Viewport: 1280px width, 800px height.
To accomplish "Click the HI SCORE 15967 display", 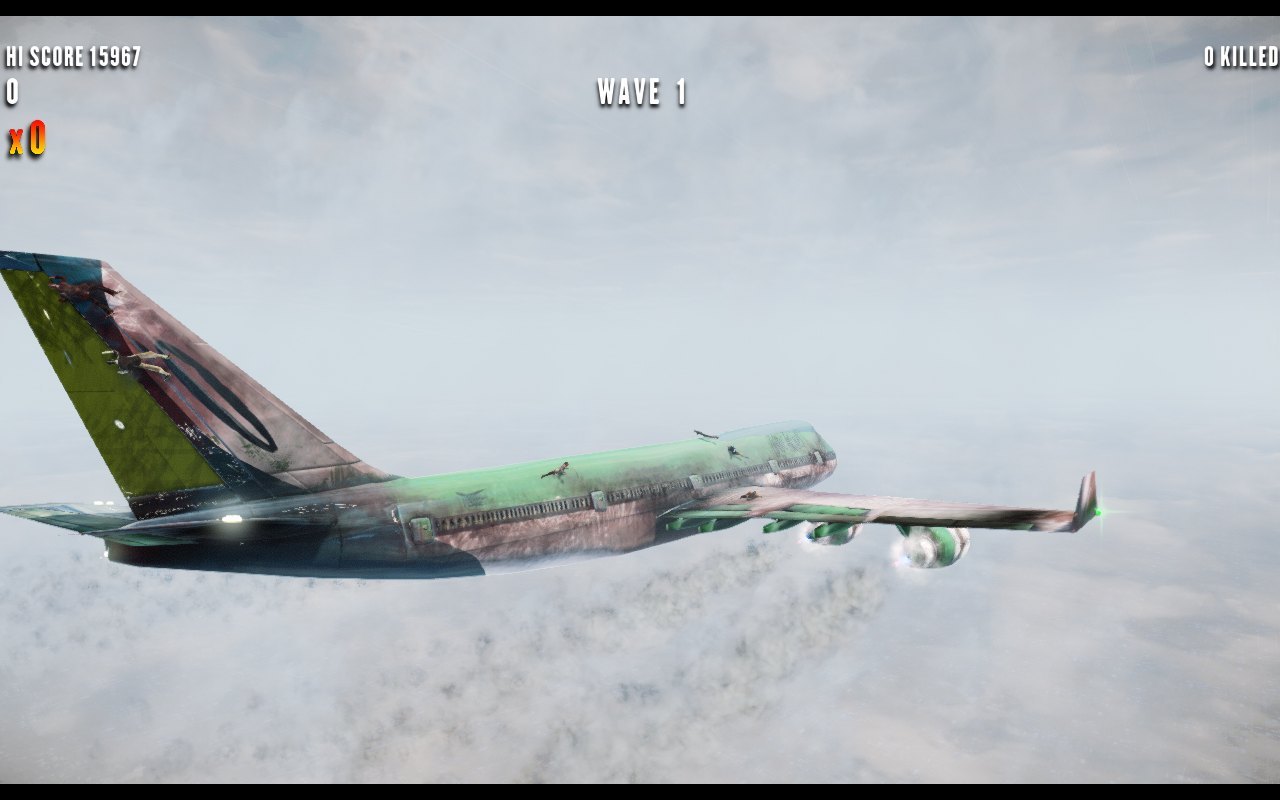I will (75, 56).
